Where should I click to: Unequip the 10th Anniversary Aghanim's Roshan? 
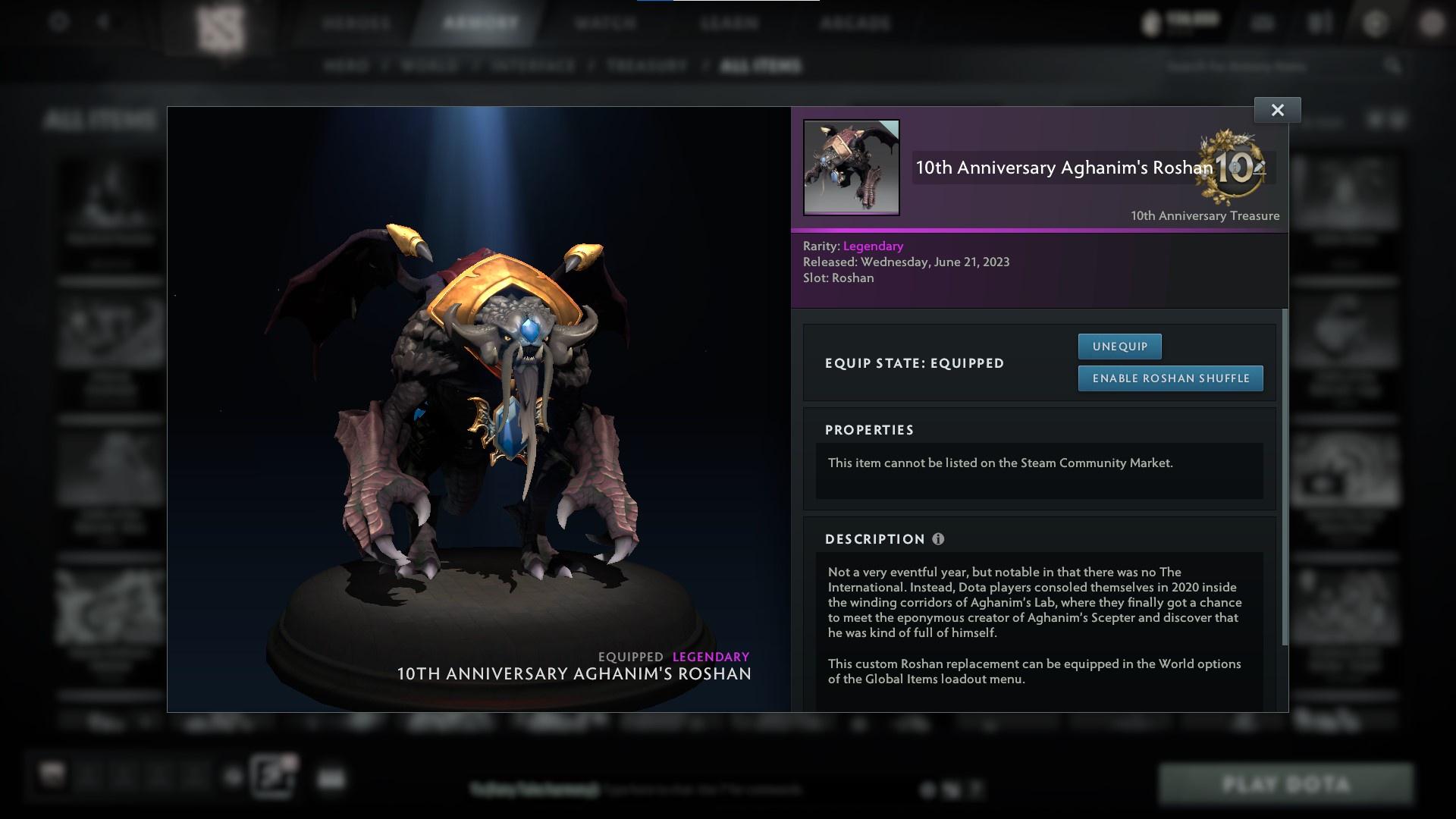pyautogui.click(x=1119, y=346)
